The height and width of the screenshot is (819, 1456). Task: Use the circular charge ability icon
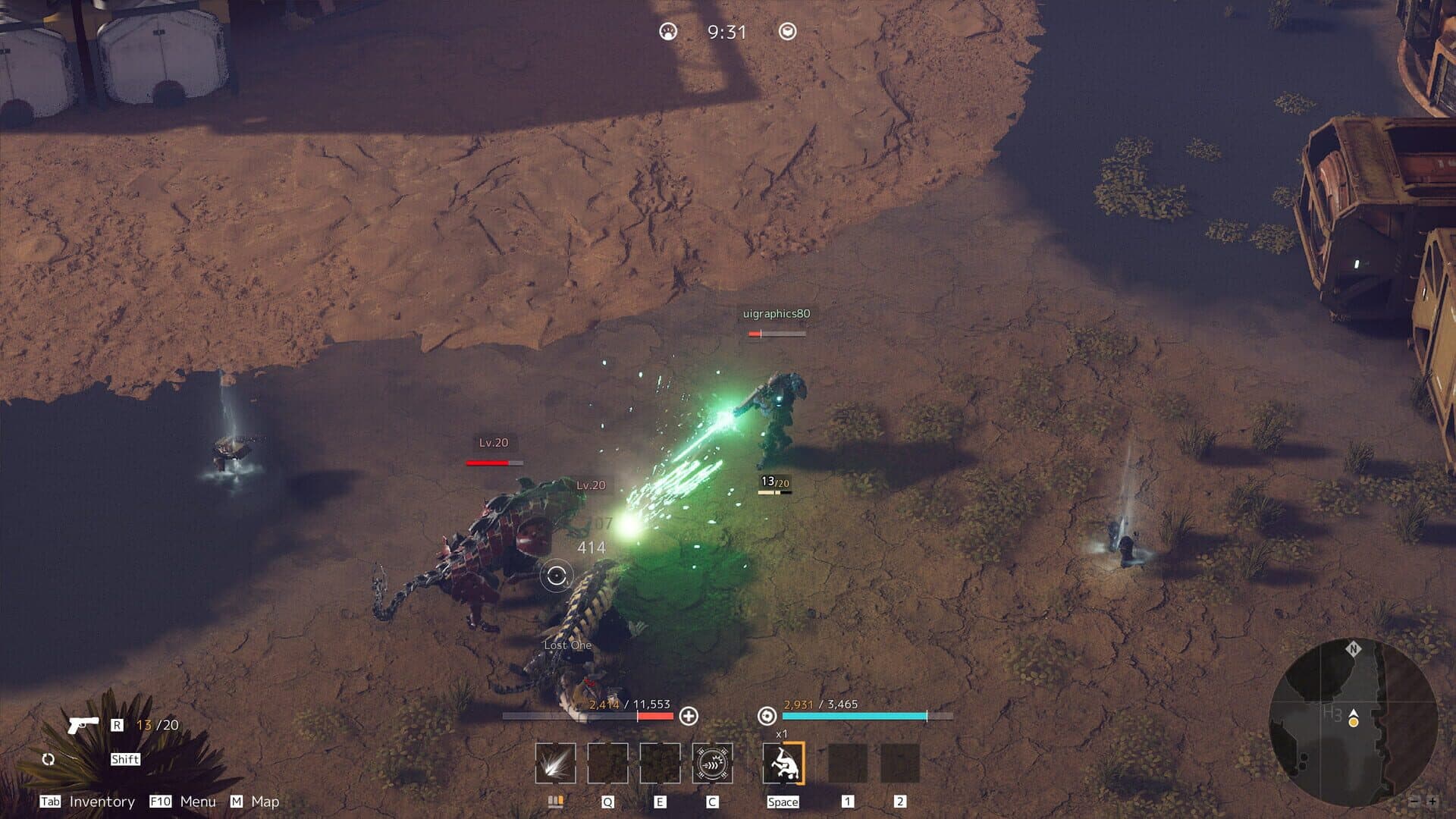click(712, 763)
